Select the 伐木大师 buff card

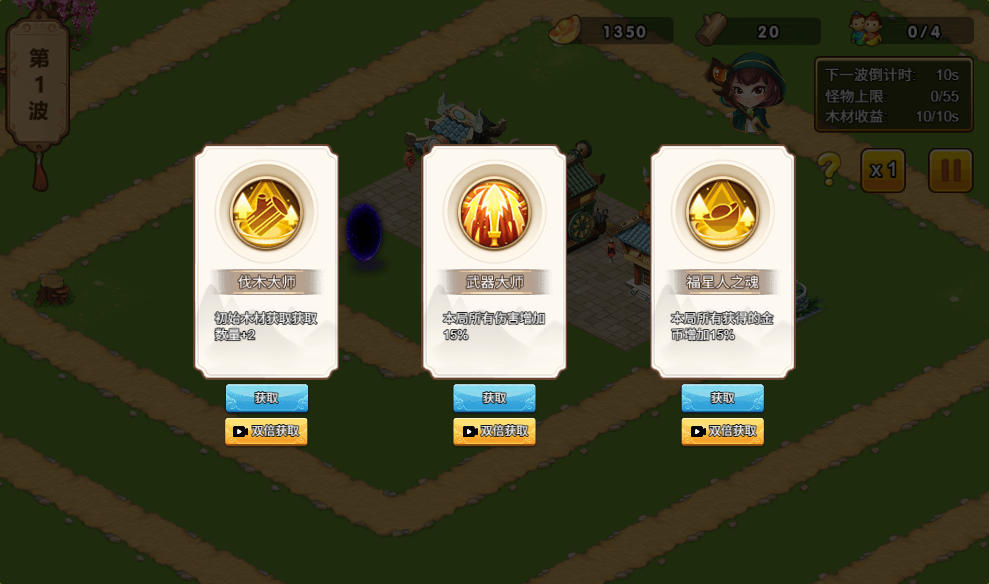click(x=266, y=262)
